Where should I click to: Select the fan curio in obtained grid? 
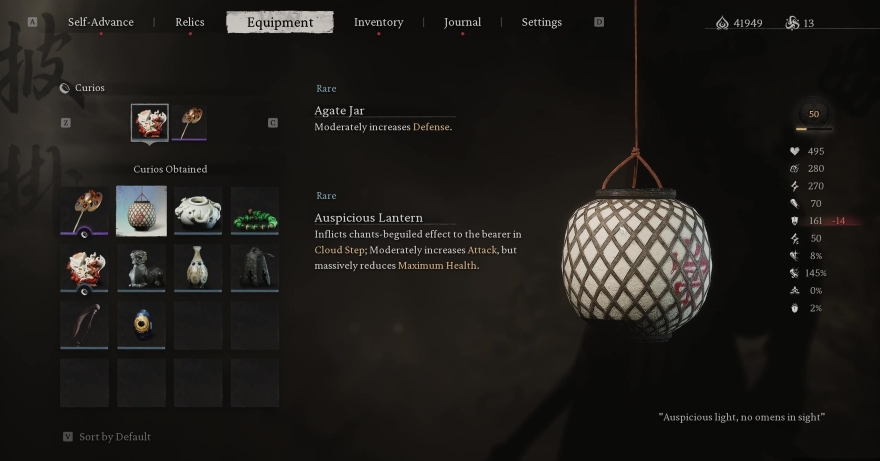84,211
